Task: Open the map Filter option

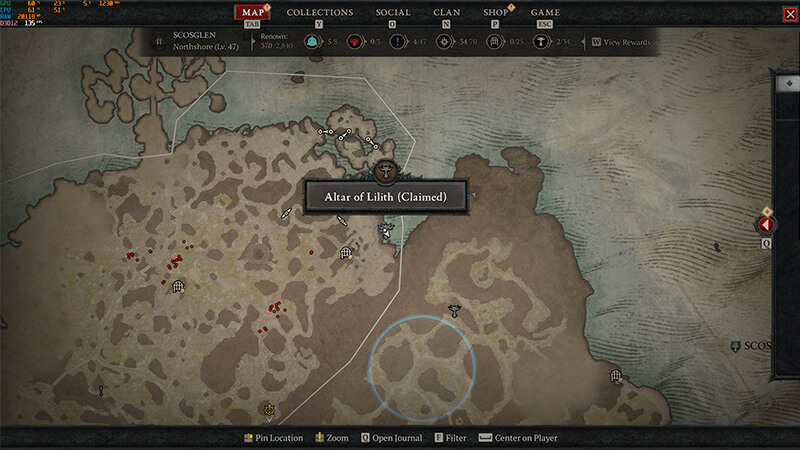Action: click(452, 438)
